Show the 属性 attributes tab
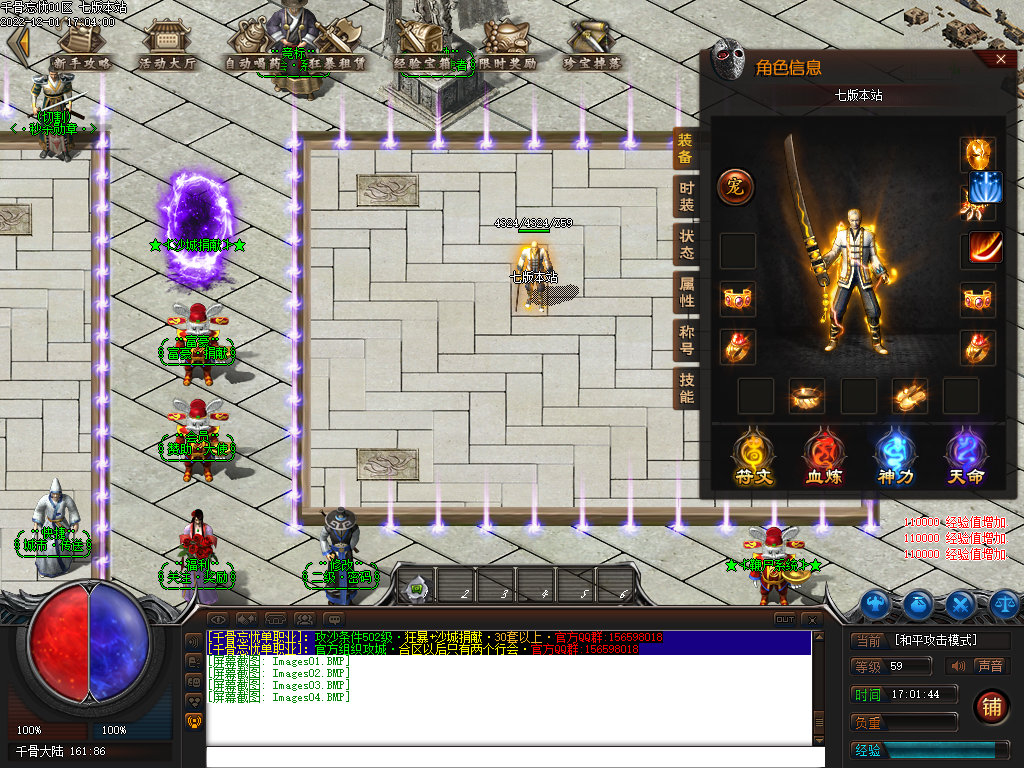The height and width of the screenshot is (768, 1024). coord(686,292)
